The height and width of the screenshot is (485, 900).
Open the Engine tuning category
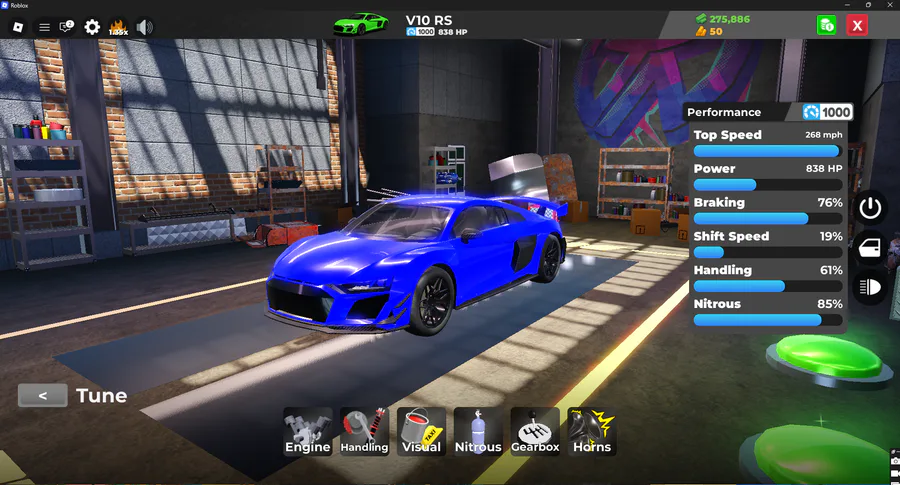tap(307, 431)
